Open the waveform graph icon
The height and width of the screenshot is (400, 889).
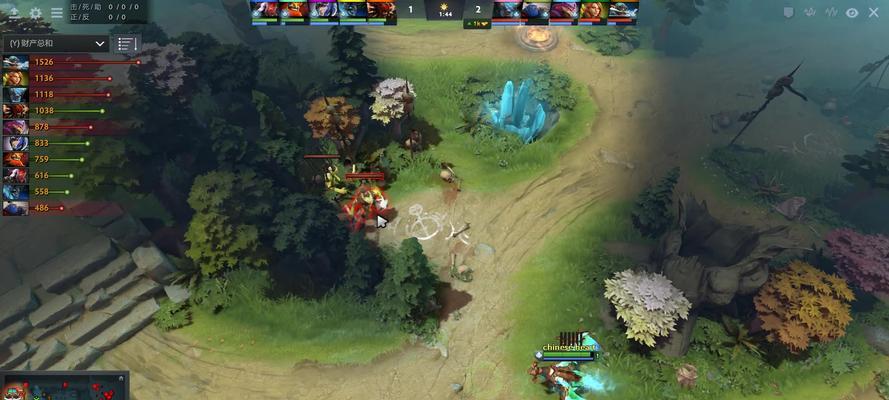coord(830,13)
